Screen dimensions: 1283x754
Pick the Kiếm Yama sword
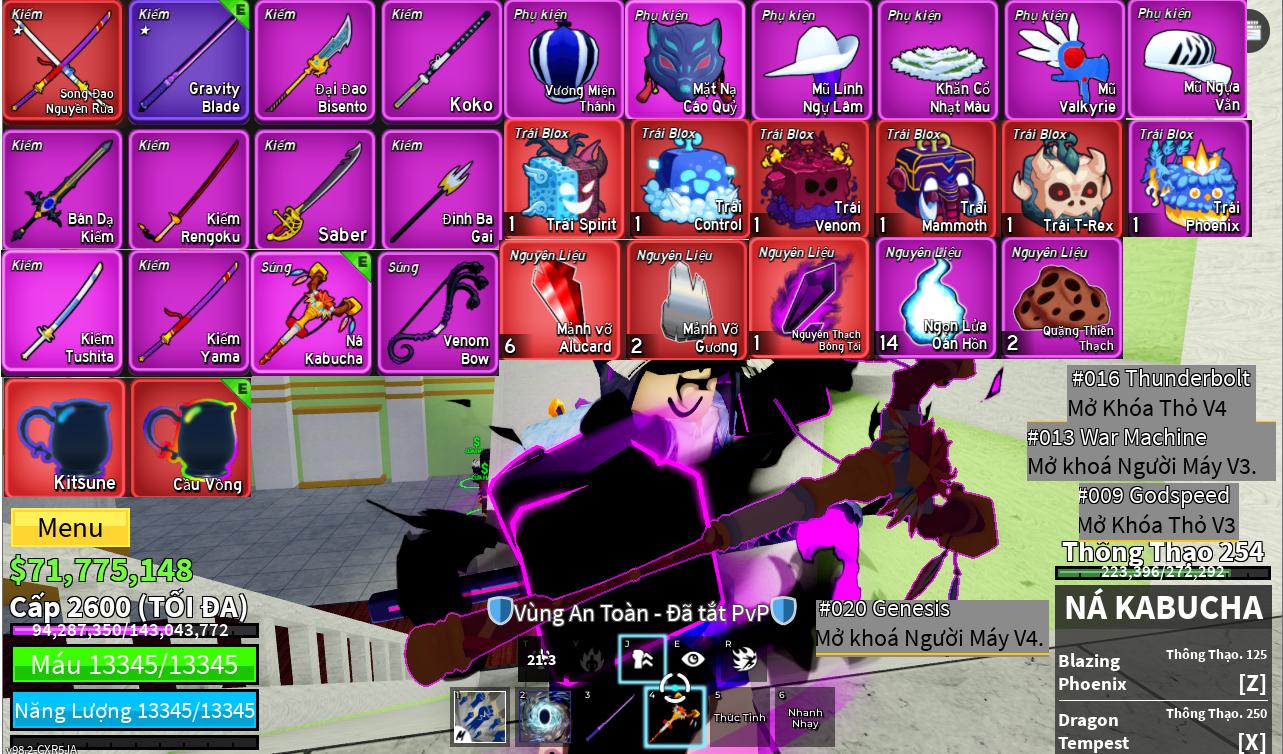pos(189,312)
